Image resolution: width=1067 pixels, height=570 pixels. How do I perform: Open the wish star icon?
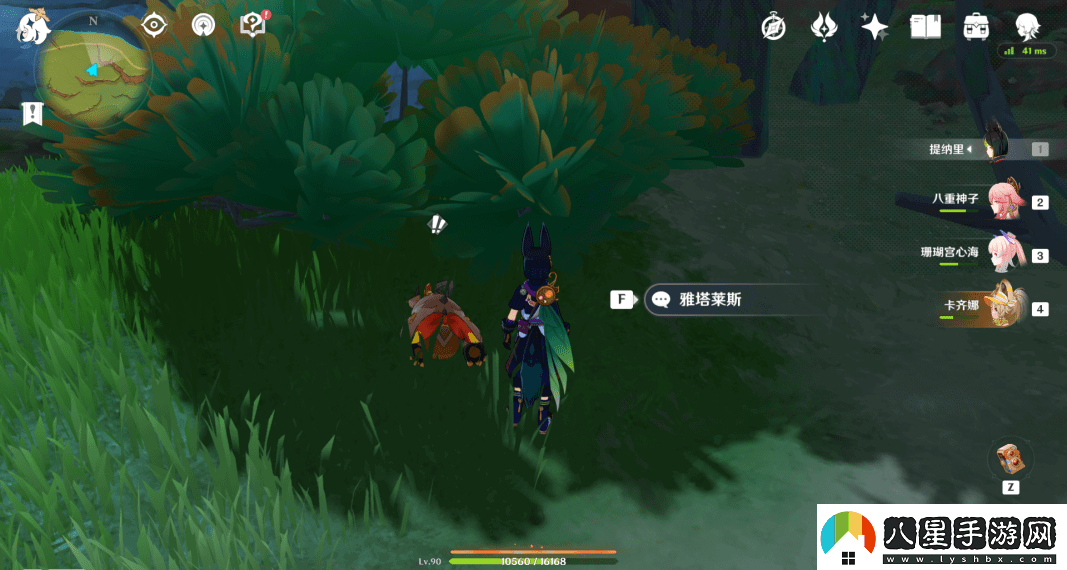point(874,27)
